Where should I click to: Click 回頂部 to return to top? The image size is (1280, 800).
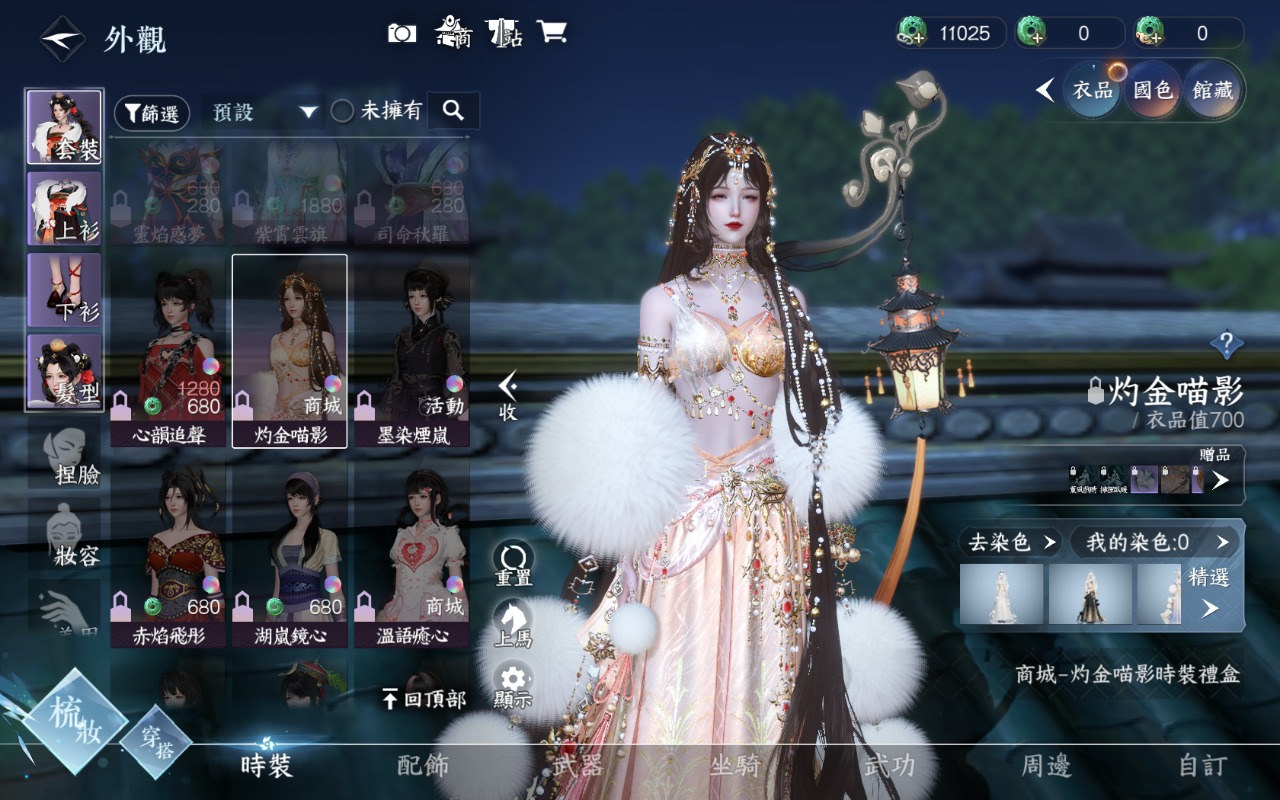424,699
